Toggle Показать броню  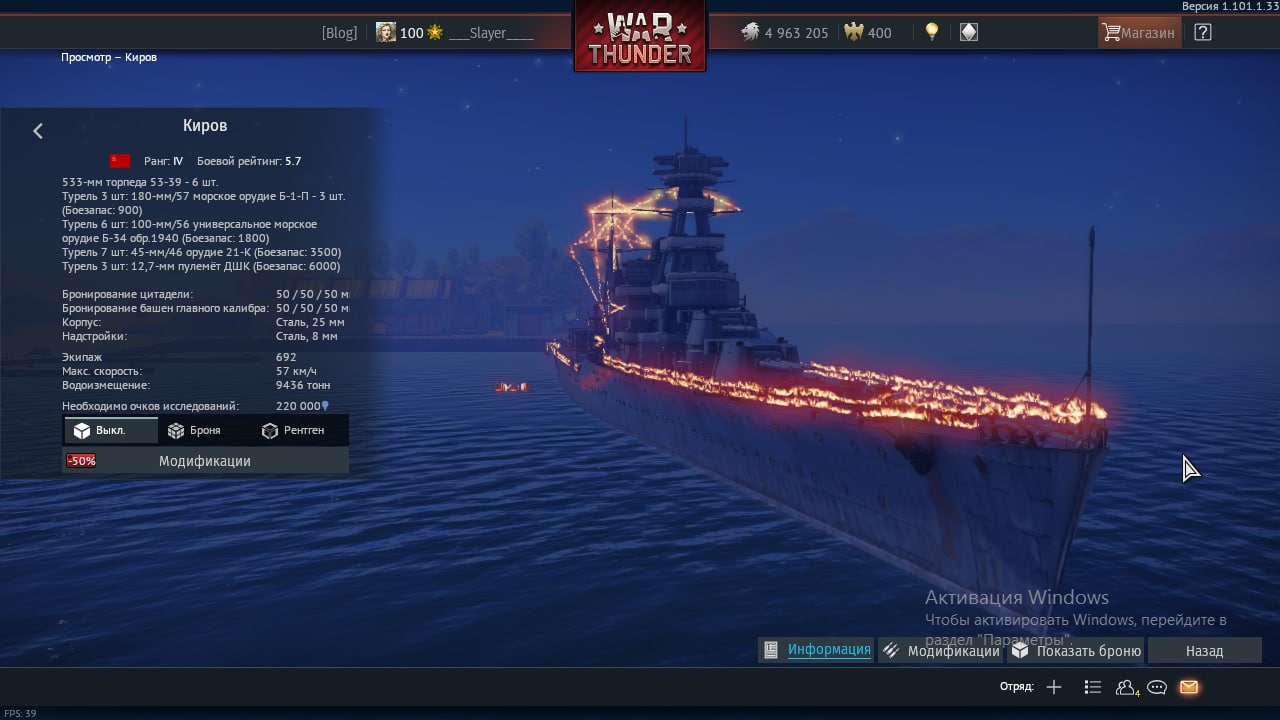(1076, 651)
